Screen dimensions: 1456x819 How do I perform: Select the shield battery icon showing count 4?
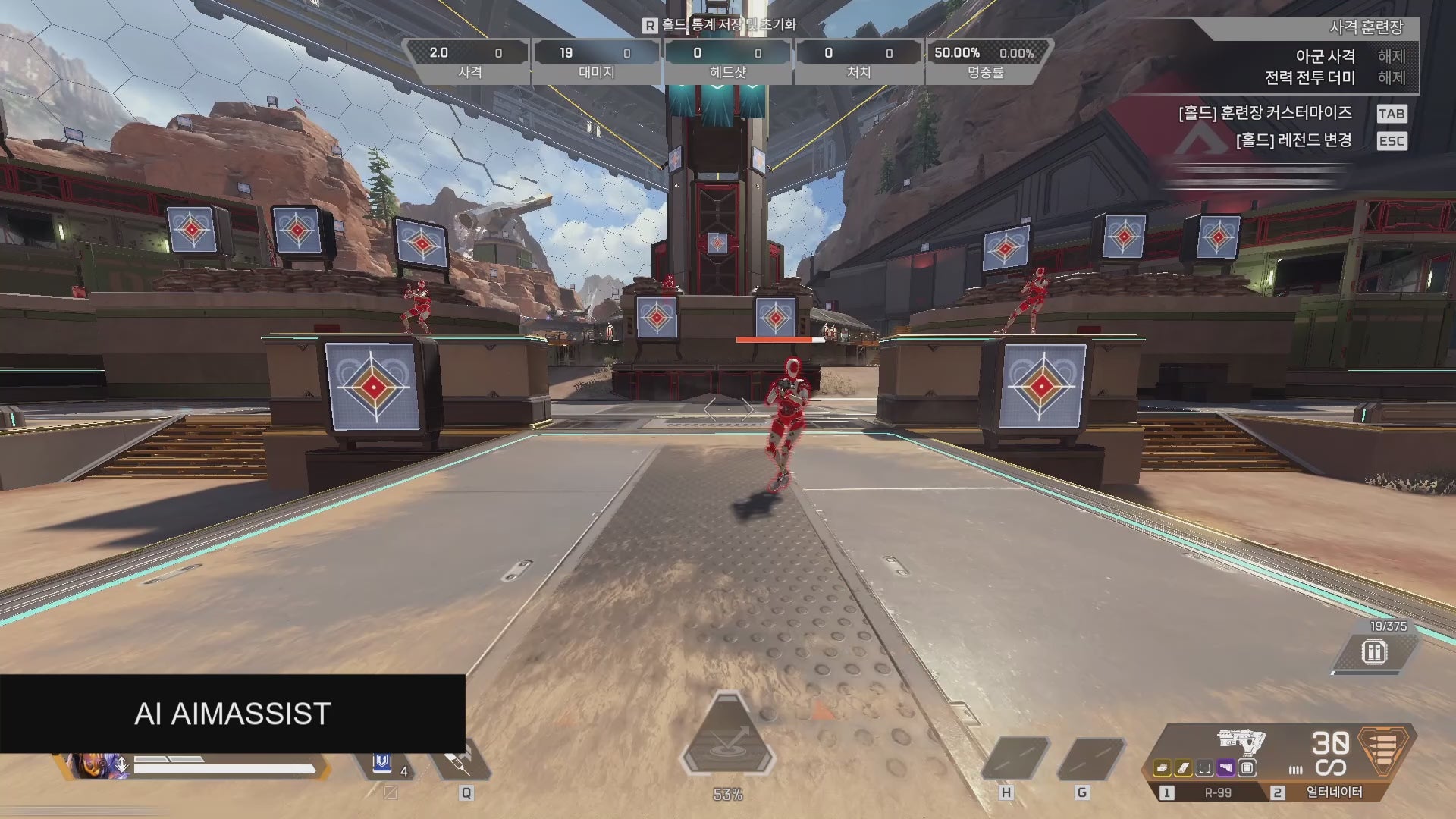pos(382,762)
